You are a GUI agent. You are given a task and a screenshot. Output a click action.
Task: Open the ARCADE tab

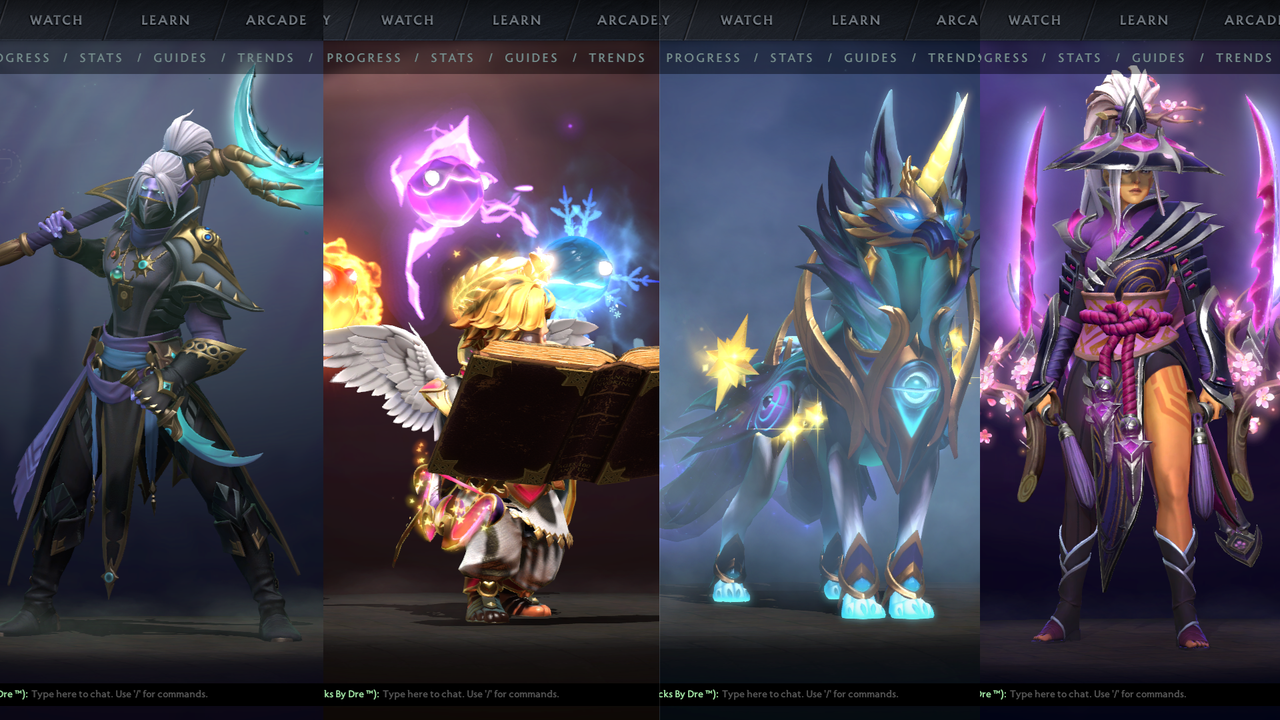pyautogui.click(x=277, y=20)
